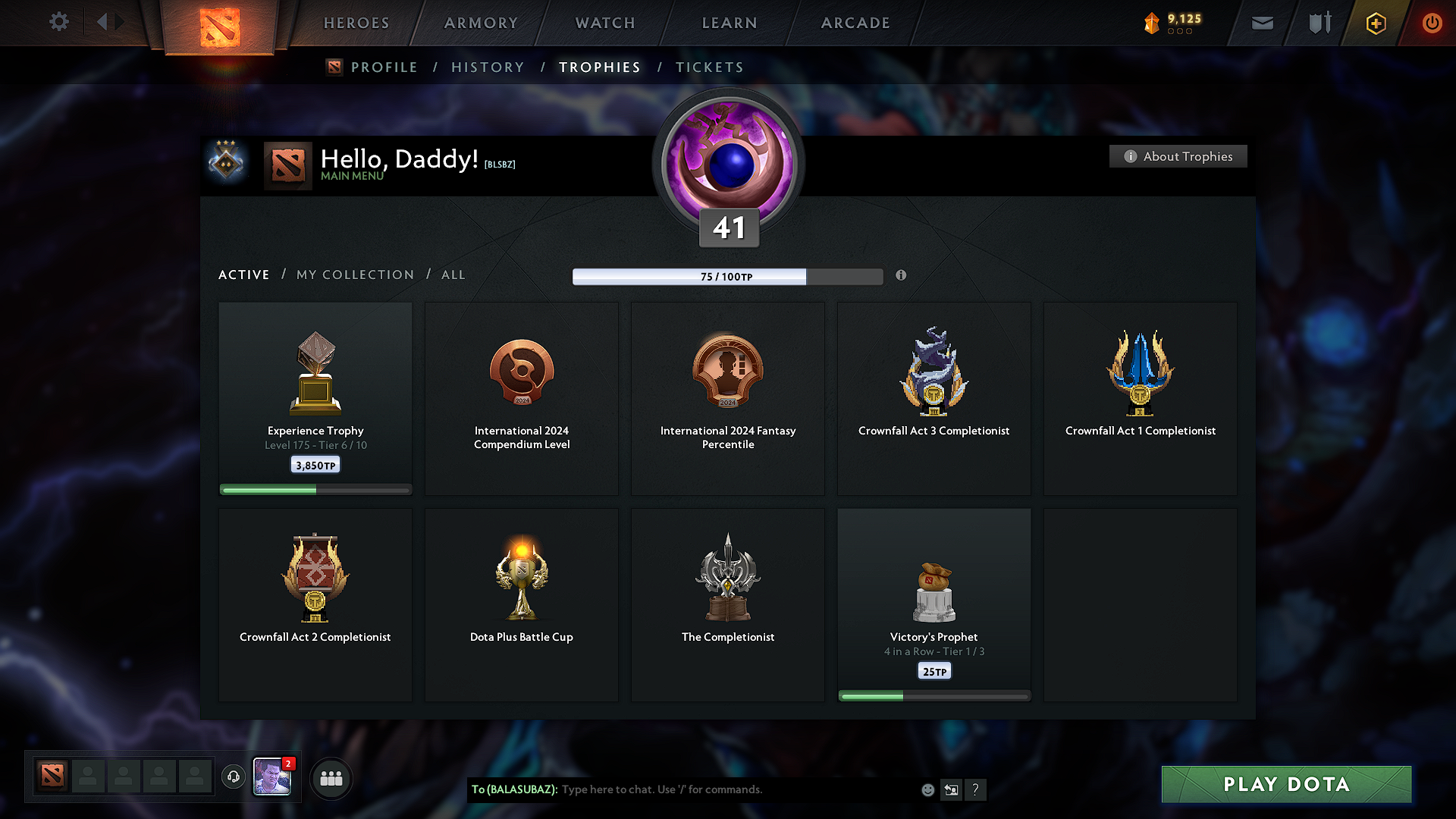Image resolution: width=1456 pixels, height=819 pixels.
Task: Click the shards currency icon showing 9,125
Action: tap(1151, 23)
